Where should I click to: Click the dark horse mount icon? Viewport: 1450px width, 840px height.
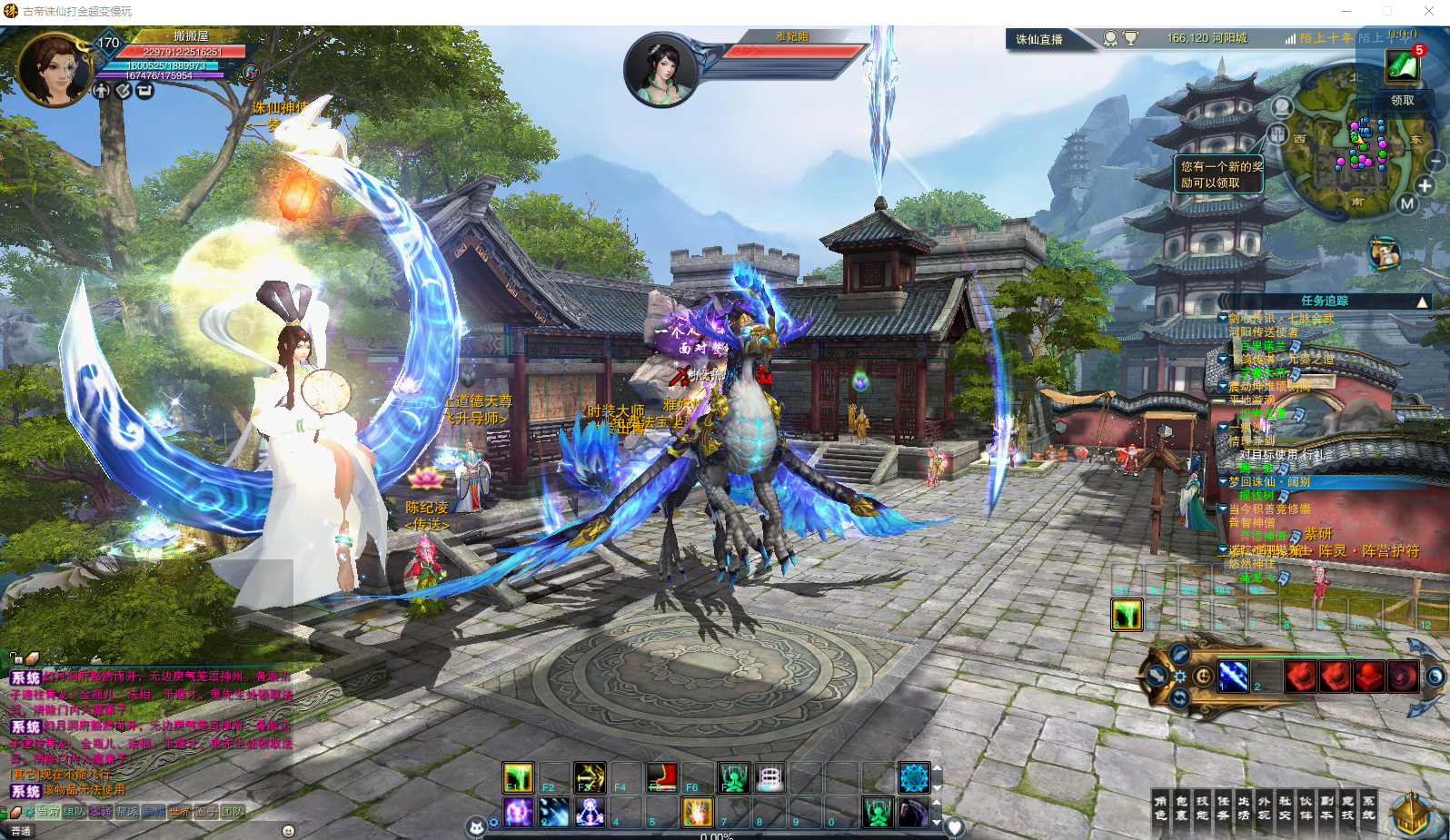[913, 812]
